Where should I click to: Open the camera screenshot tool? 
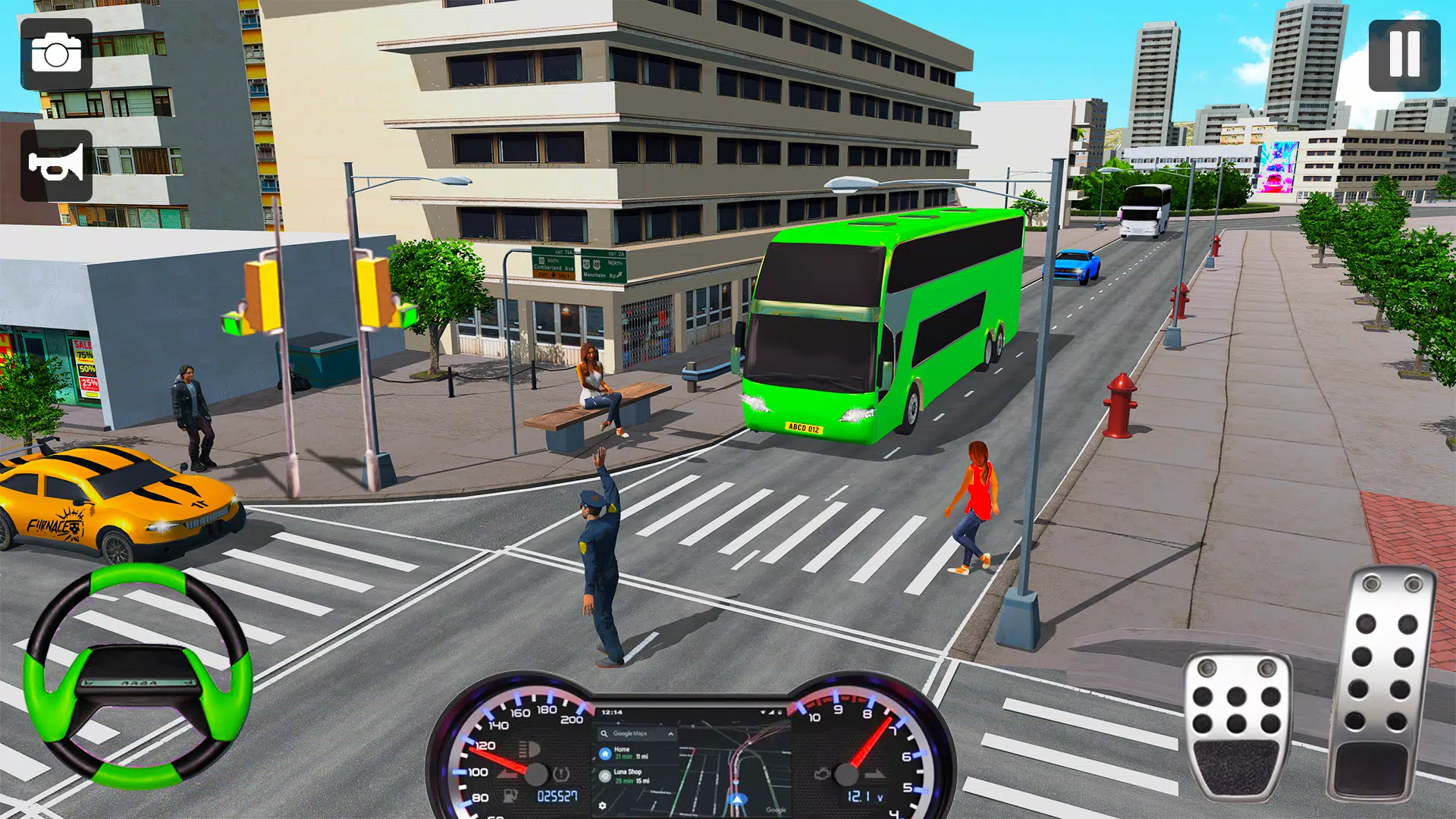(x=57, y=57)
